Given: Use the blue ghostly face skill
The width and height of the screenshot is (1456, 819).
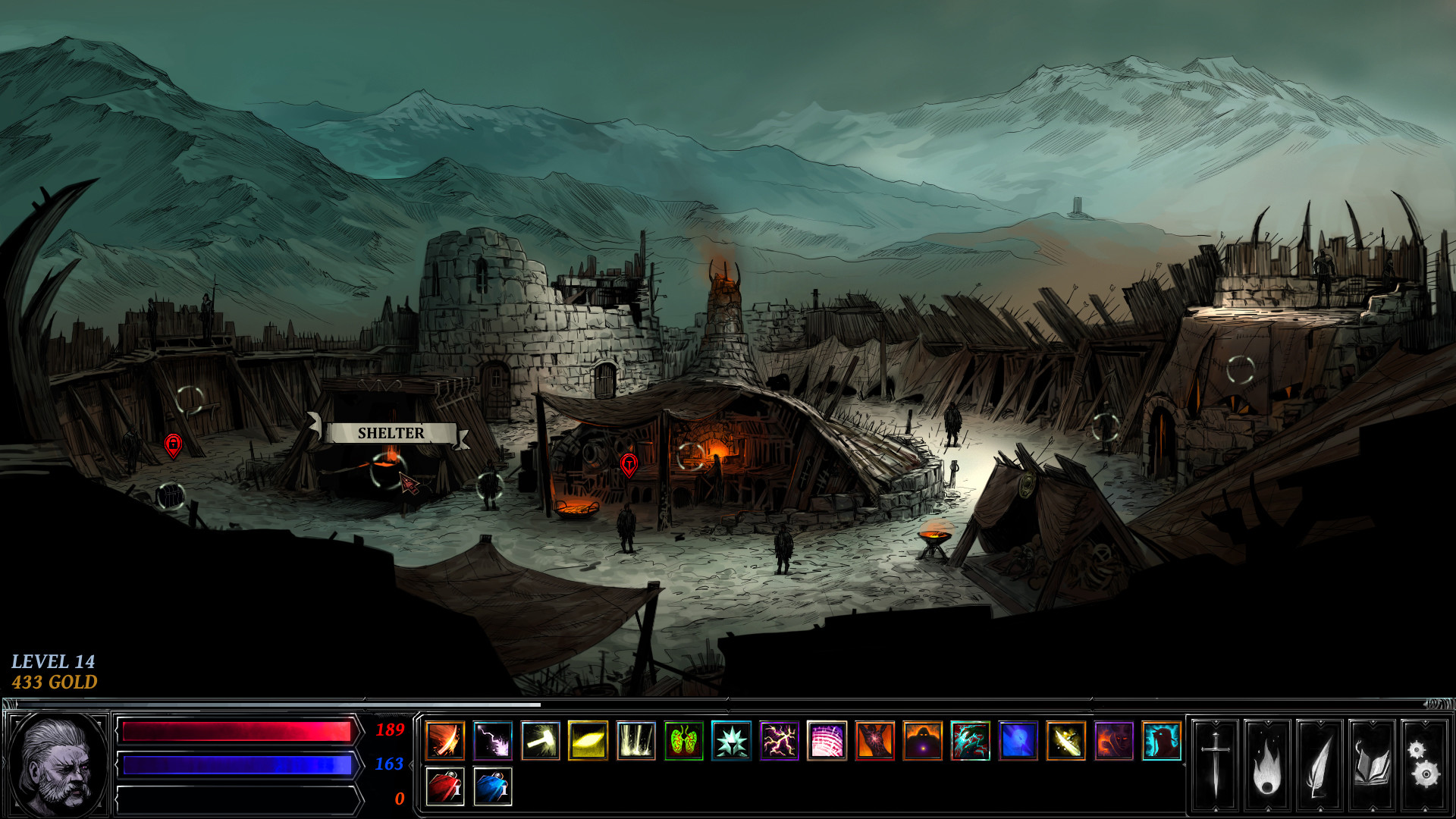Looking at the screenshot, I should point(1018,740).
